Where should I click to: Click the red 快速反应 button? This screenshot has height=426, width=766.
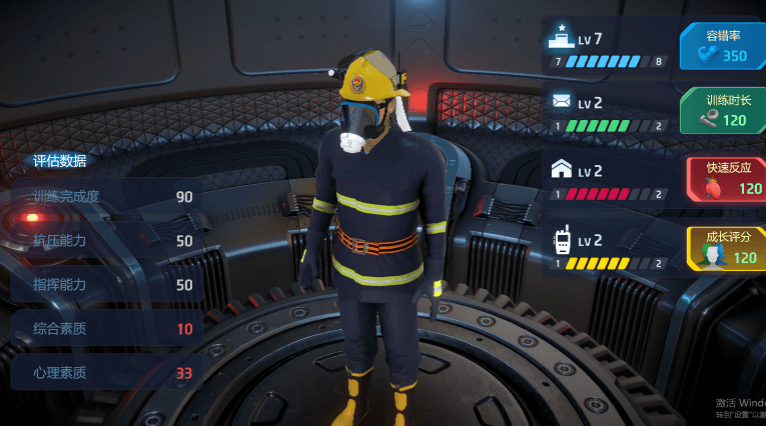[724, 178]
